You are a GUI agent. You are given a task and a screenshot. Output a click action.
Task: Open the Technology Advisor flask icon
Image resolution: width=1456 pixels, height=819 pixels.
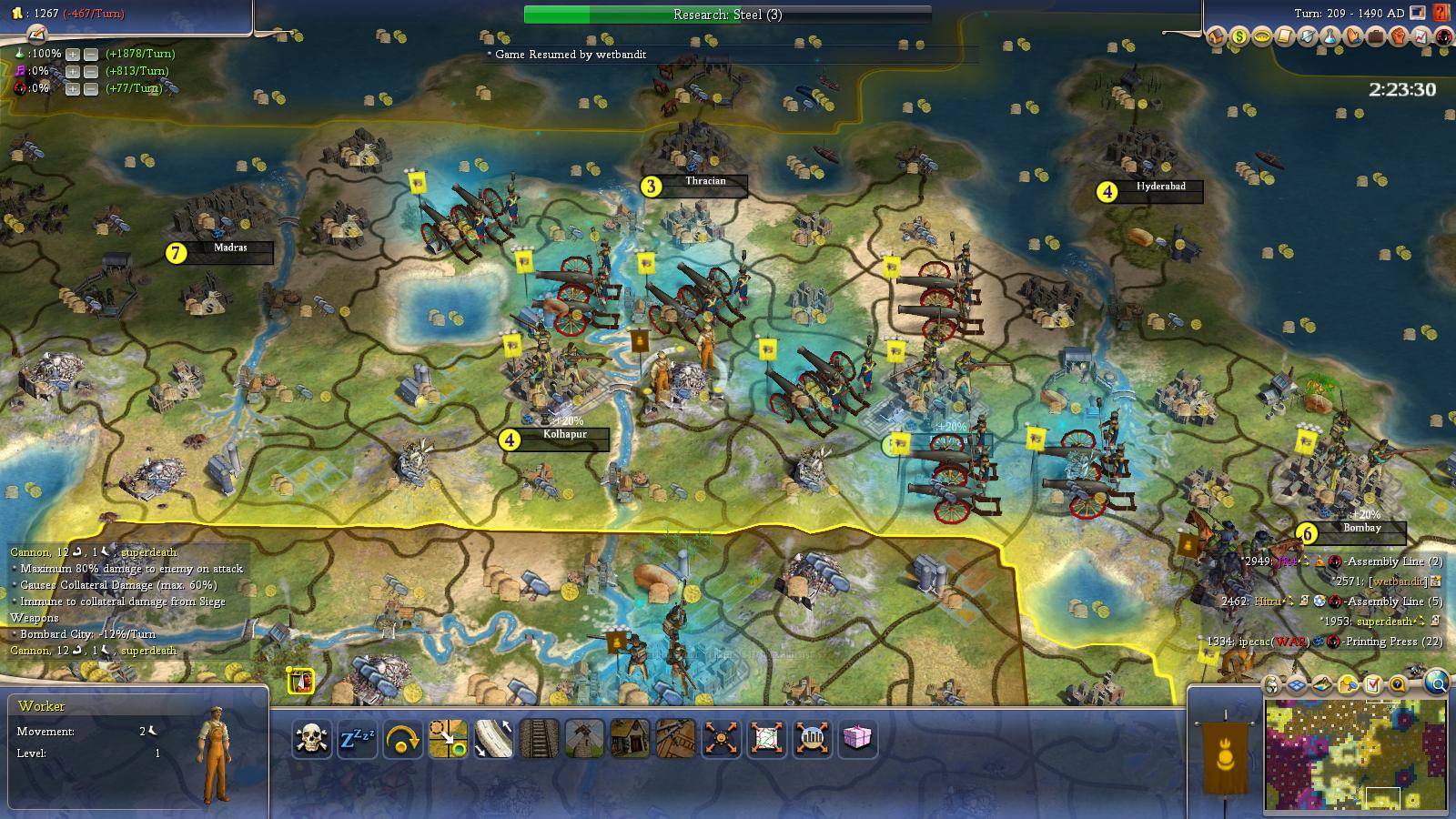tap(1329, 37)
